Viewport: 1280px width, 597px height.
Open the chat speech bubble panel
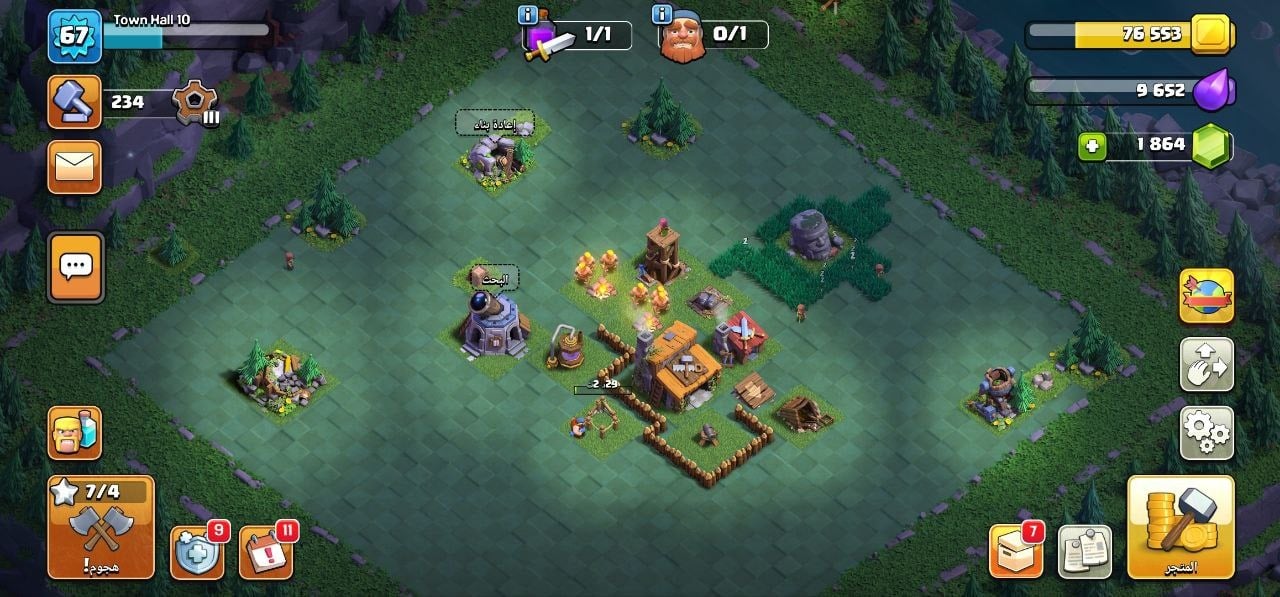(x=75, y=267)
